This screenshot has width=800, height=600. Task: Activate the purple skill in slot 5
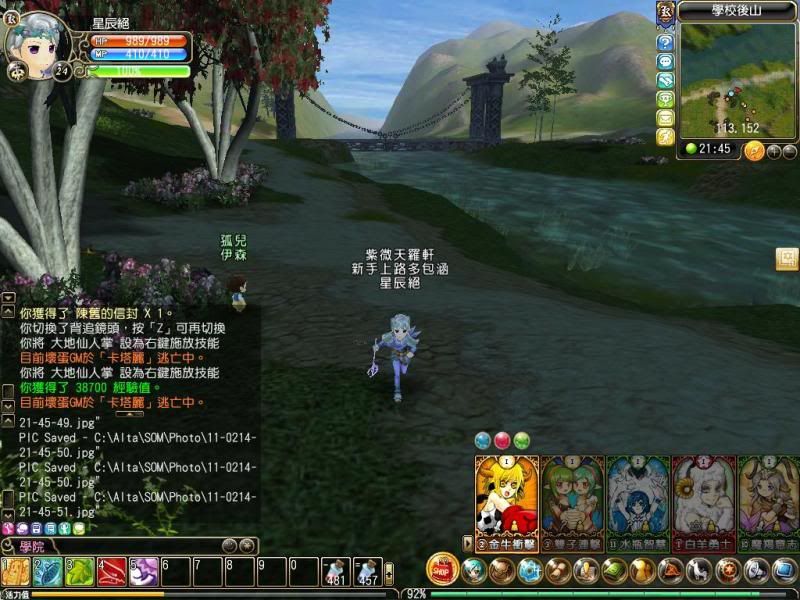click(x=143, y=572)
